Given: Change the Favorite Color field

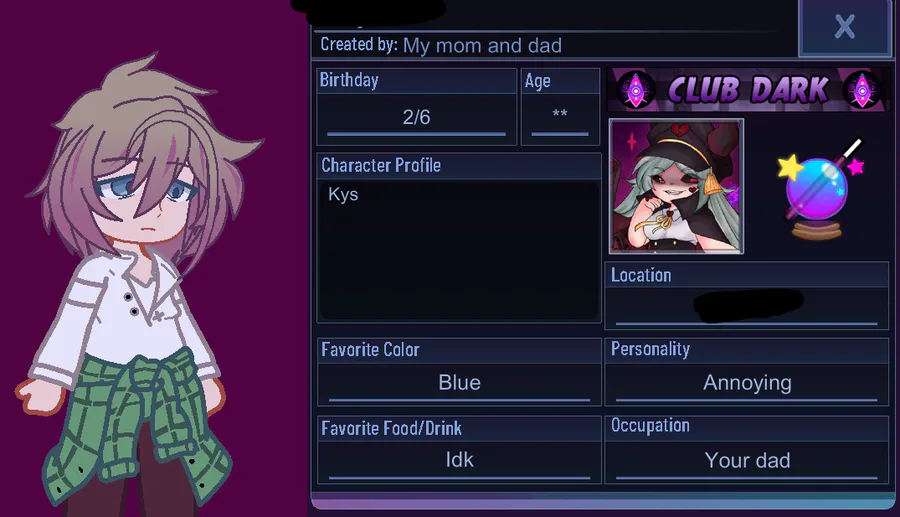Looking at the screenshot, I should pyautogui.click(x=459, y=383).
